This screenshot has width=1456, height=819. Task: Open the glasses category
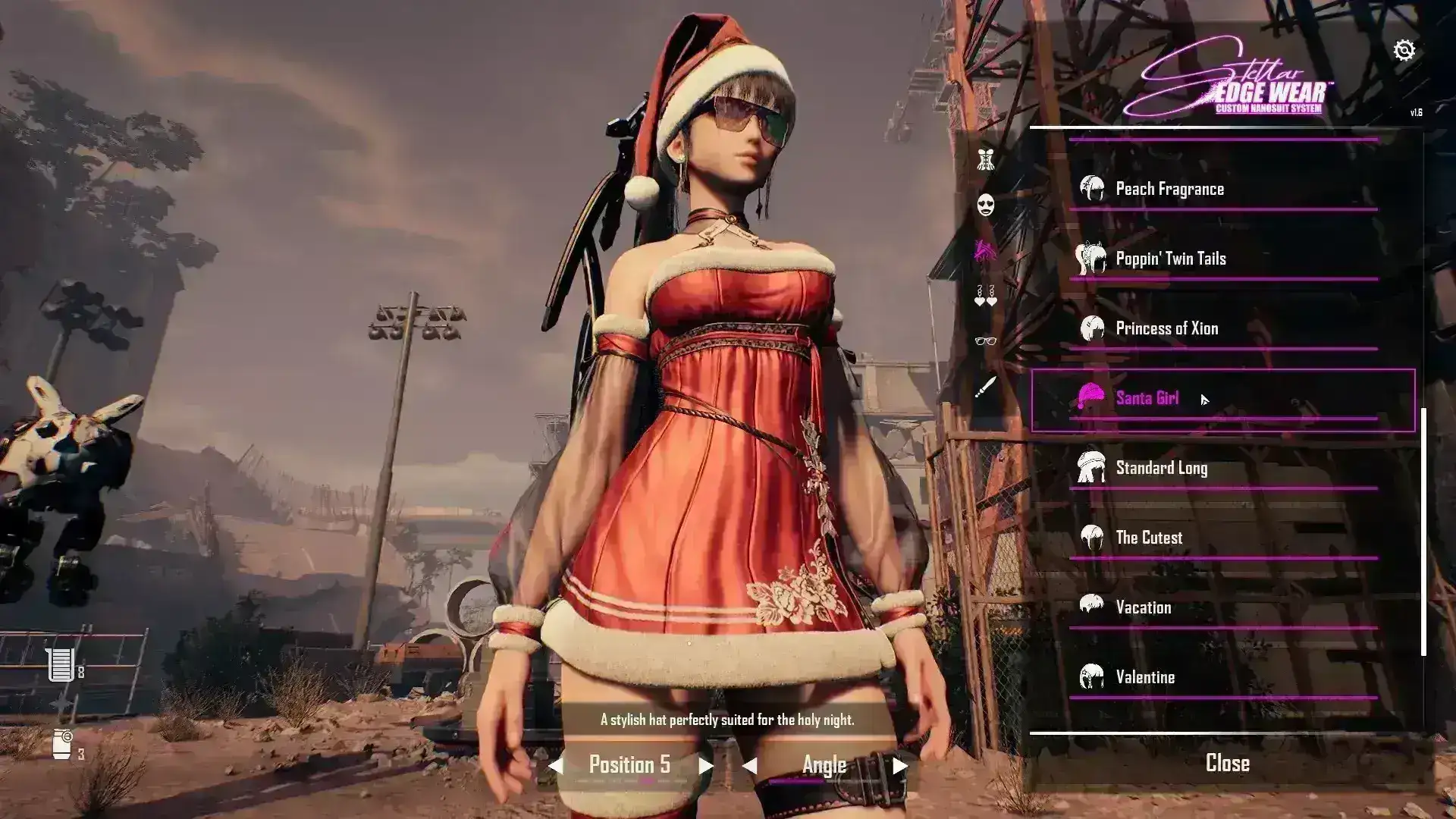(985, 341)
